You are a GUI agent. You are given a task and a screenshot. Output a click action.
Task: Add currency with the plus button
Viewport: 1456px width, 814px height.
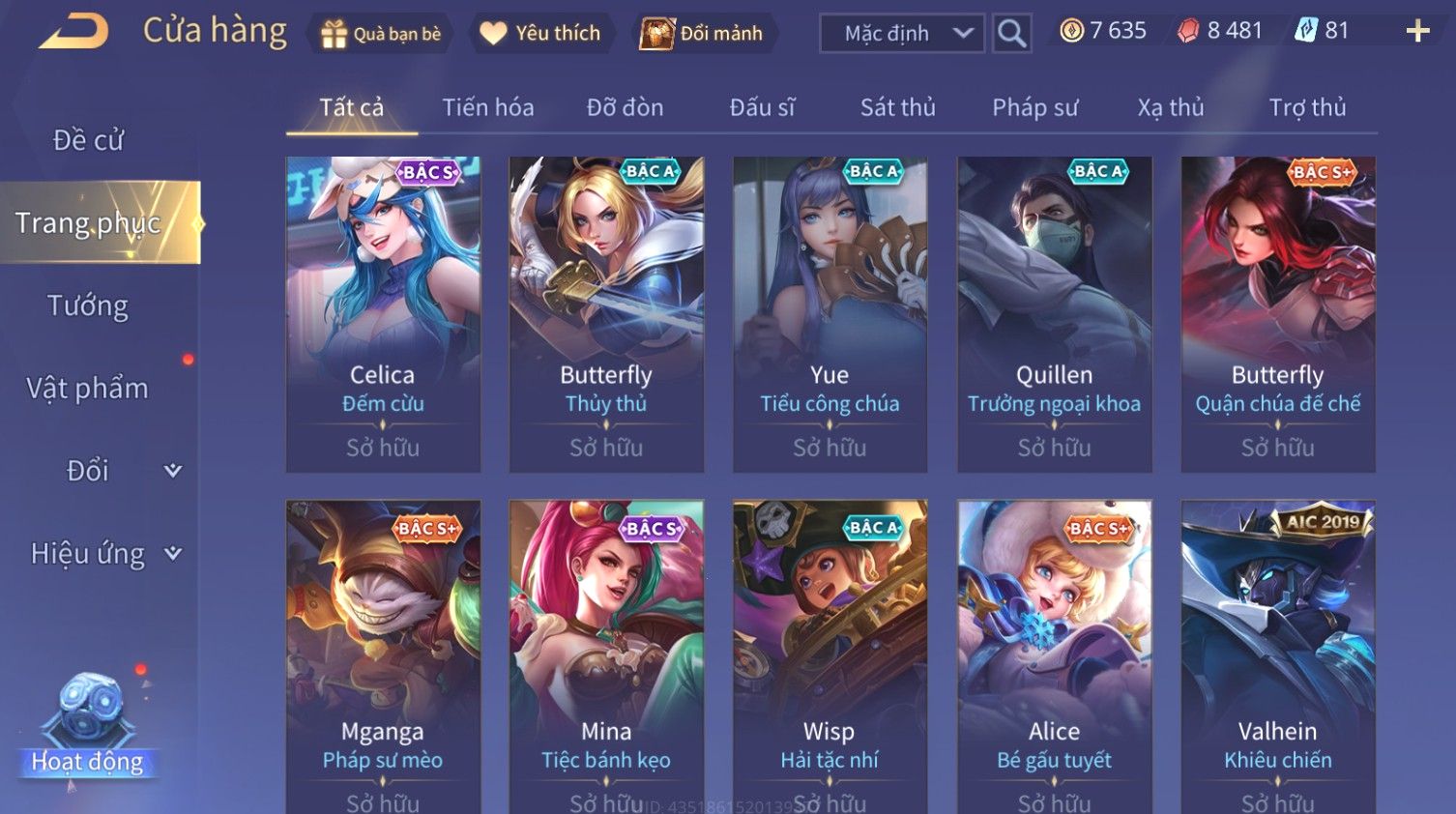pos(1417,32)
